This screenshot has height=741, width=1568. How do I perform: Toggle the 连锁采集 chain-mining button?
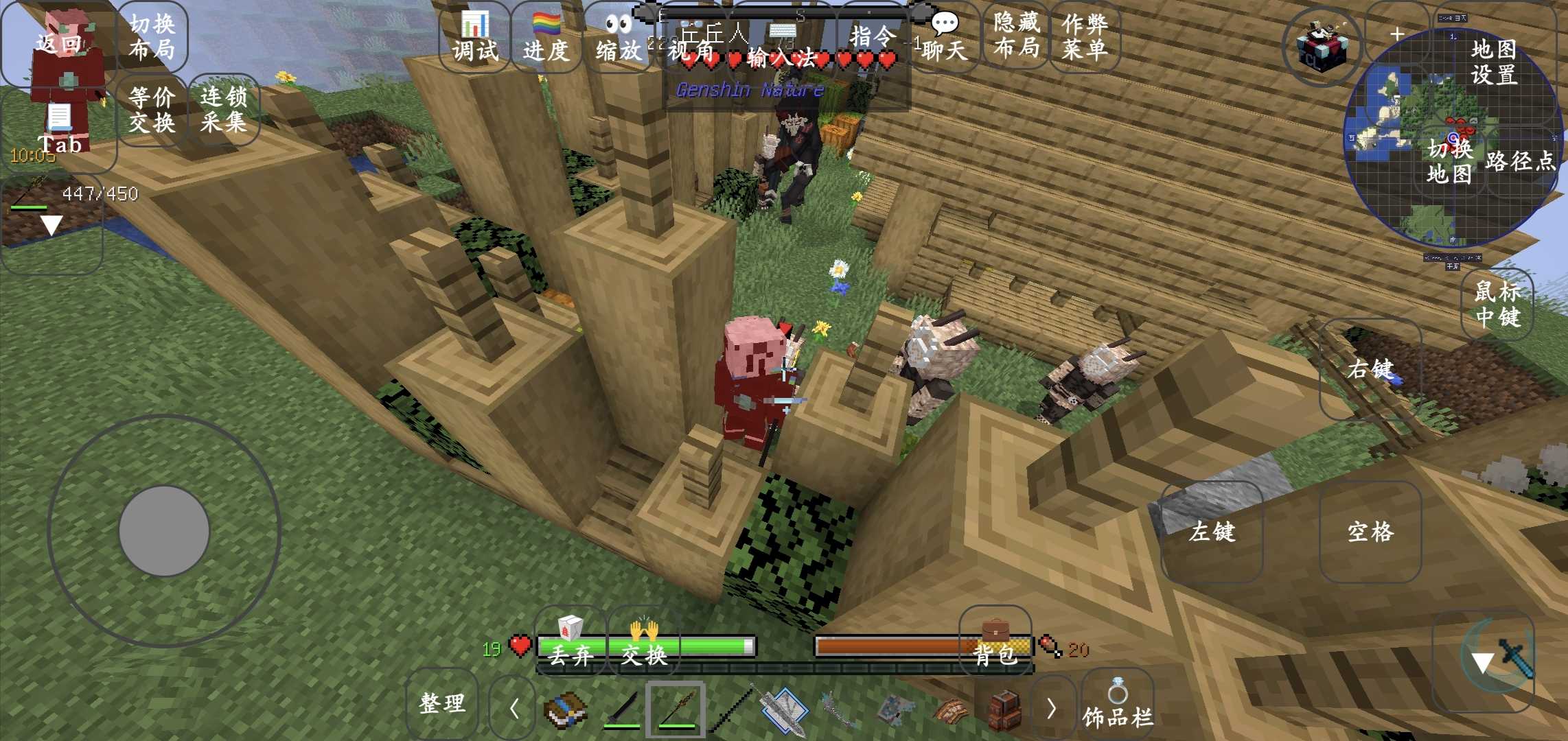tap(224, 110)
